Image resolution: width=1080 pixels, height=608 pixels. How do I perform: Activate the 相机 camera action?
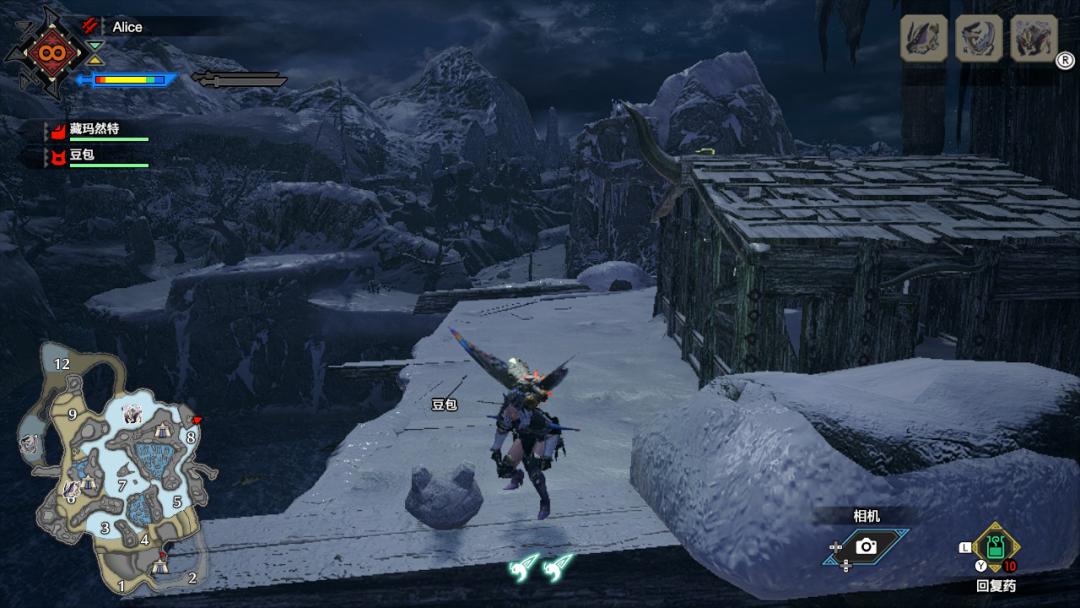point(866,546)
